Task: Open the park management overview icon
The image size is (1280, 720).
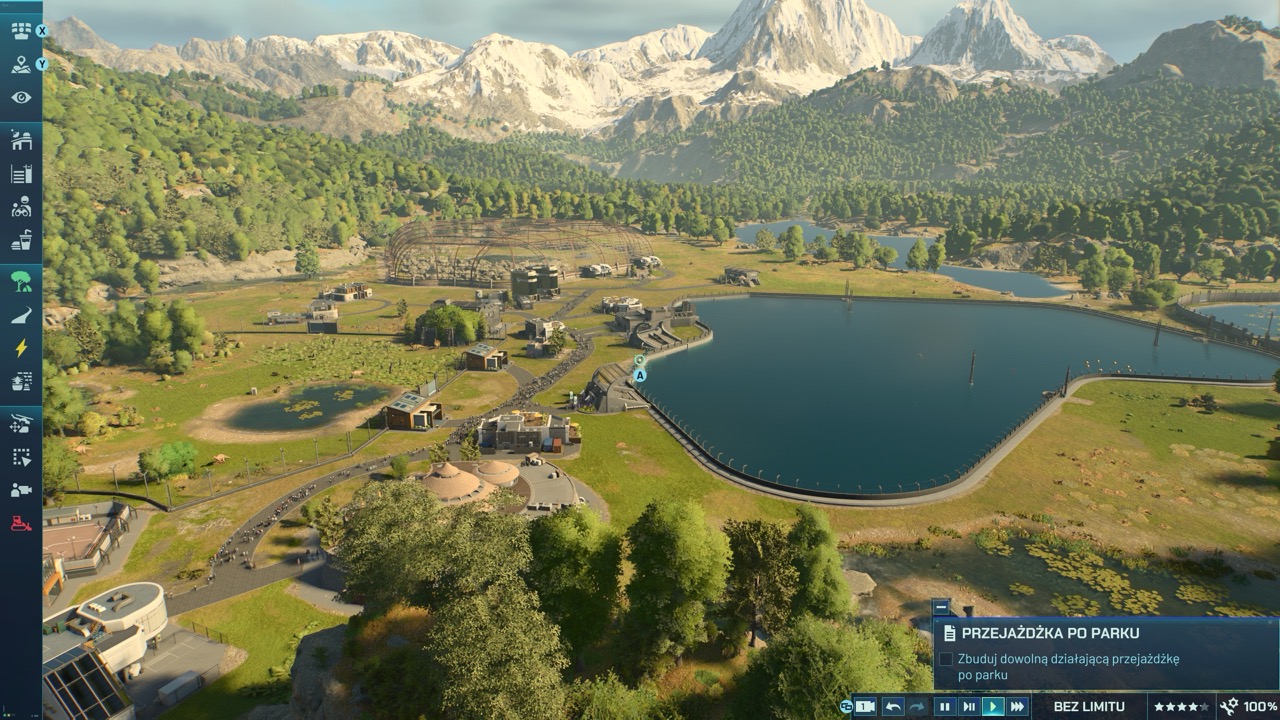Action: tap(21, 30)
